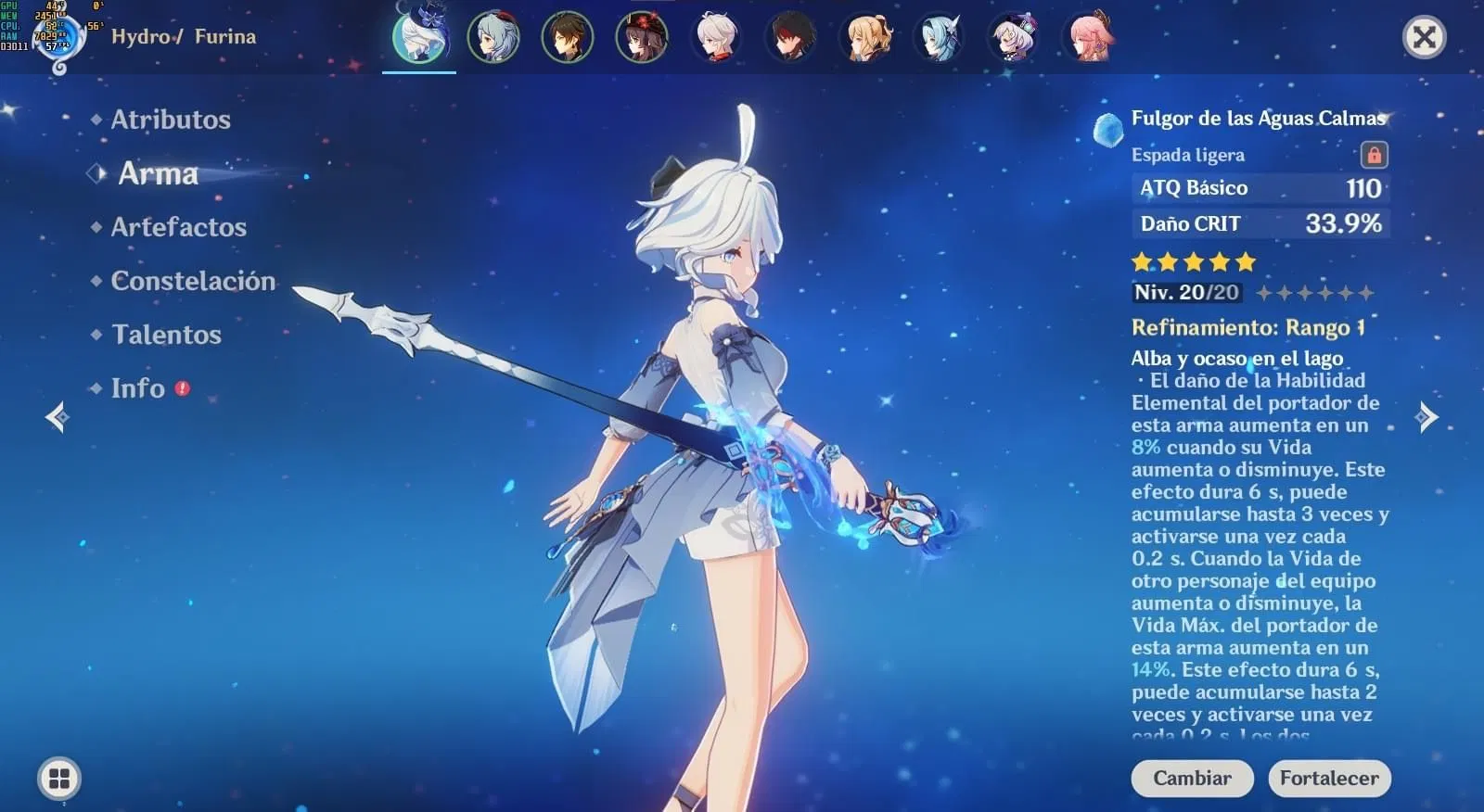The width and height of the screenshot is (1484, 812).
Task: Select Yae Miko's portrait at the far right
Action: 1087,39
